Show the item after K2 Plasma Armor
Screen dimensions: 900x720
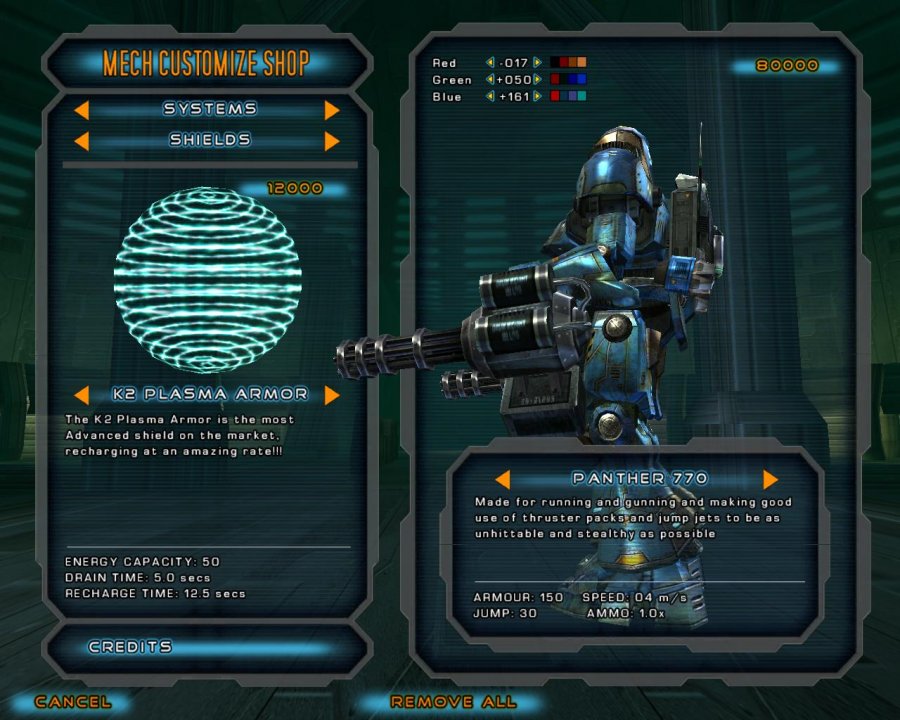(332, 394)
